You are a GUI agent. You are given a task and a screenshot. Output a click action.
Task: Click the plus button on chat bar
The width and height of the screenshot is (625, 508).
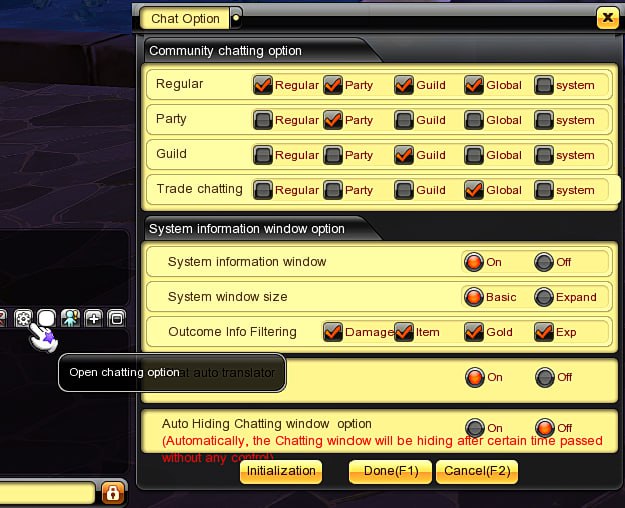(94, 318)
